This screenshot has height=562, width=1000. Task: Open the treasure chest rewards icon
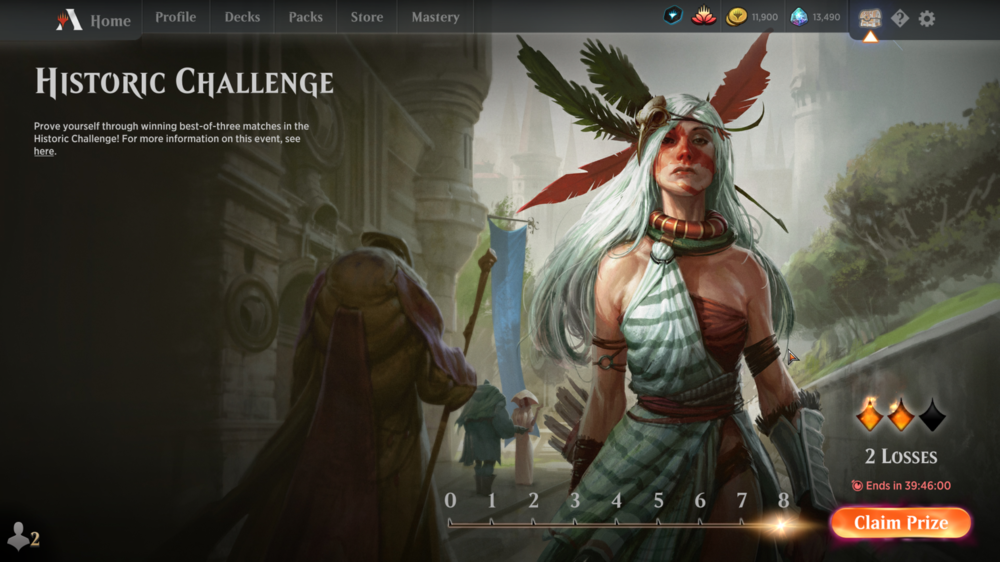pyautogui.click(x=870, y=18)
